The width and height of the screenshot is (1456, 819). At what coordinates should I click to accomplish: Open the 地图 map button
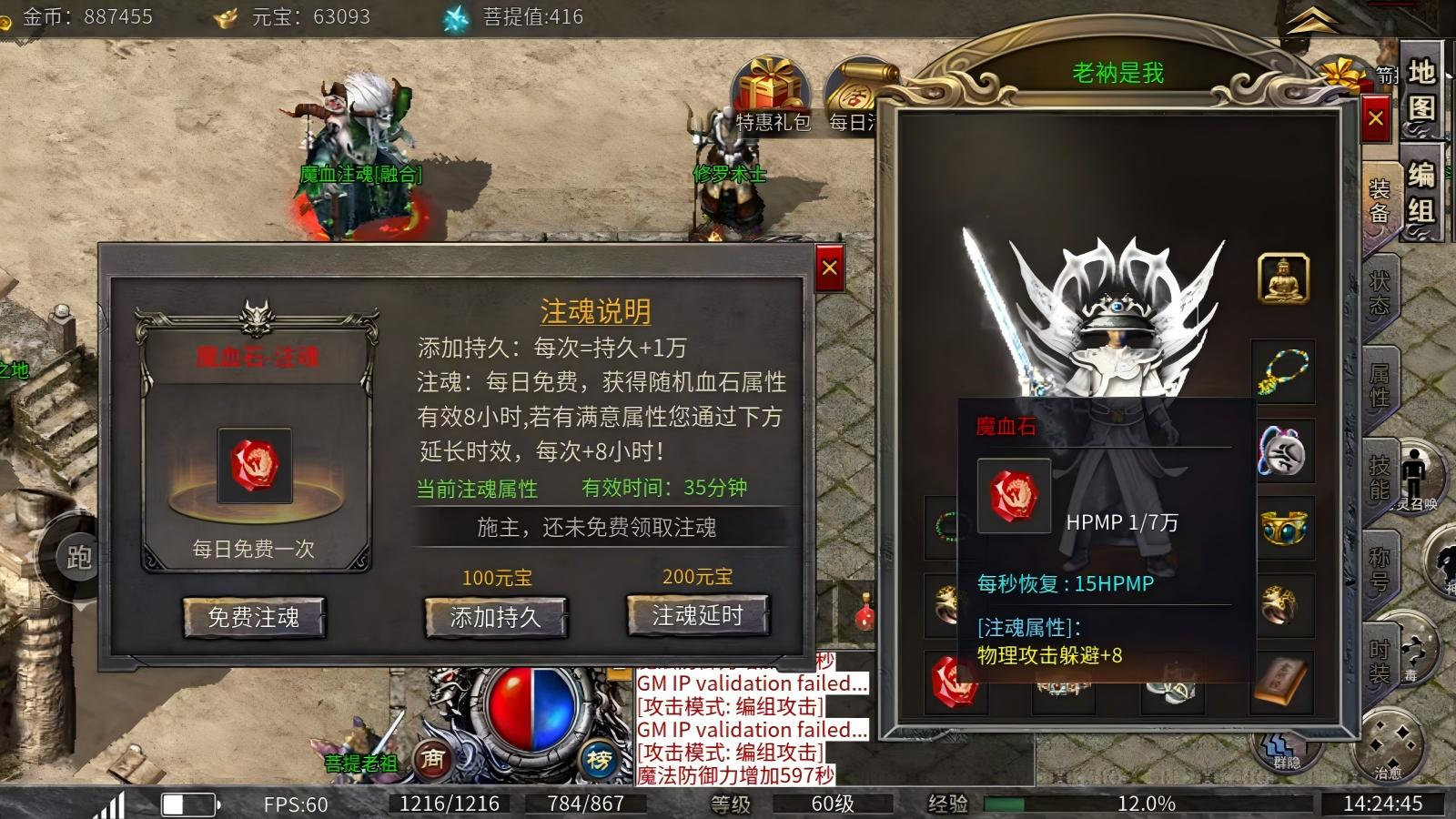1421,89
